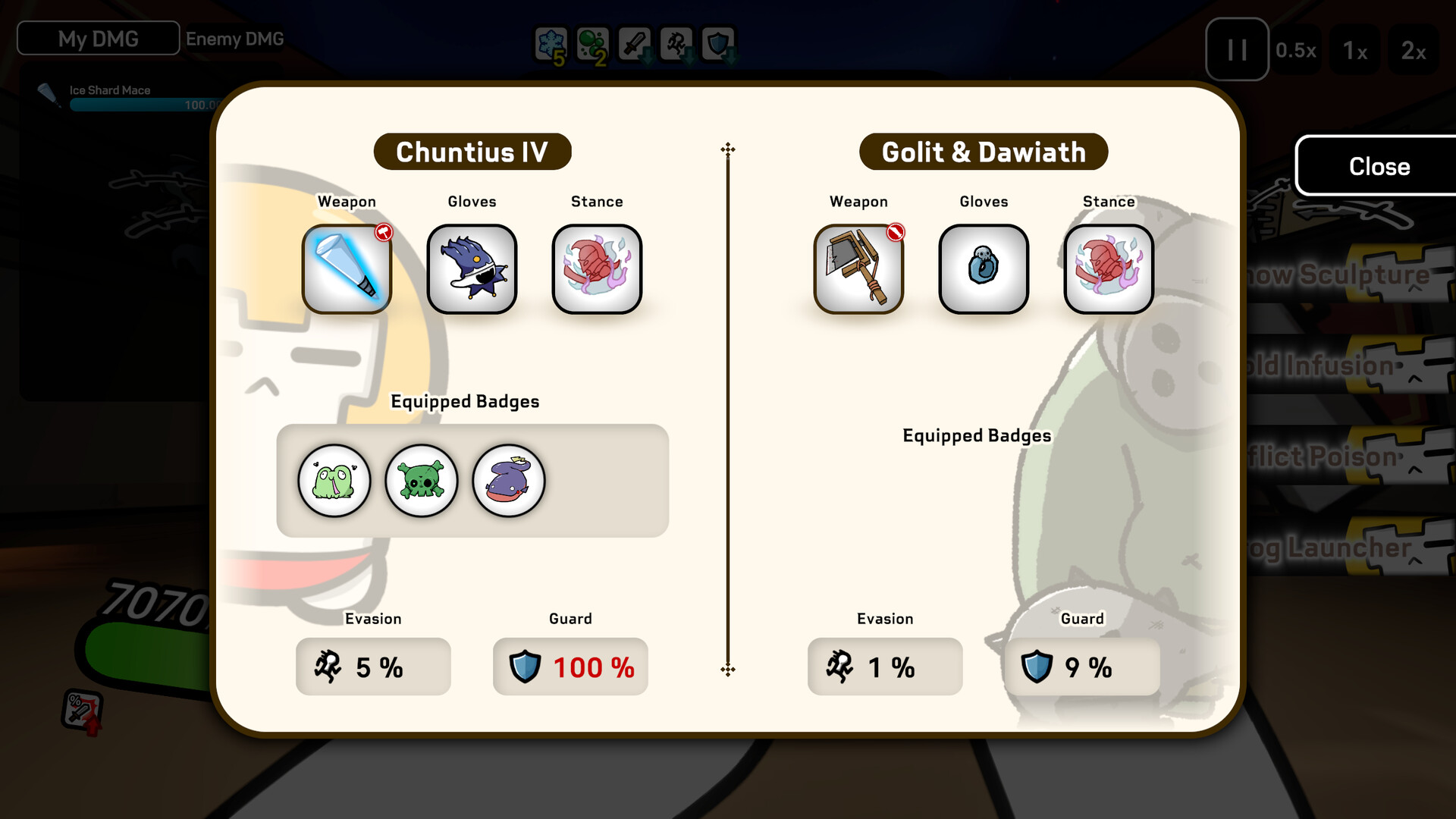1456x819 pixels.
Task: Select Chuntius IV's Ice Shard Mace weapon slot
Action: point(347,269)
